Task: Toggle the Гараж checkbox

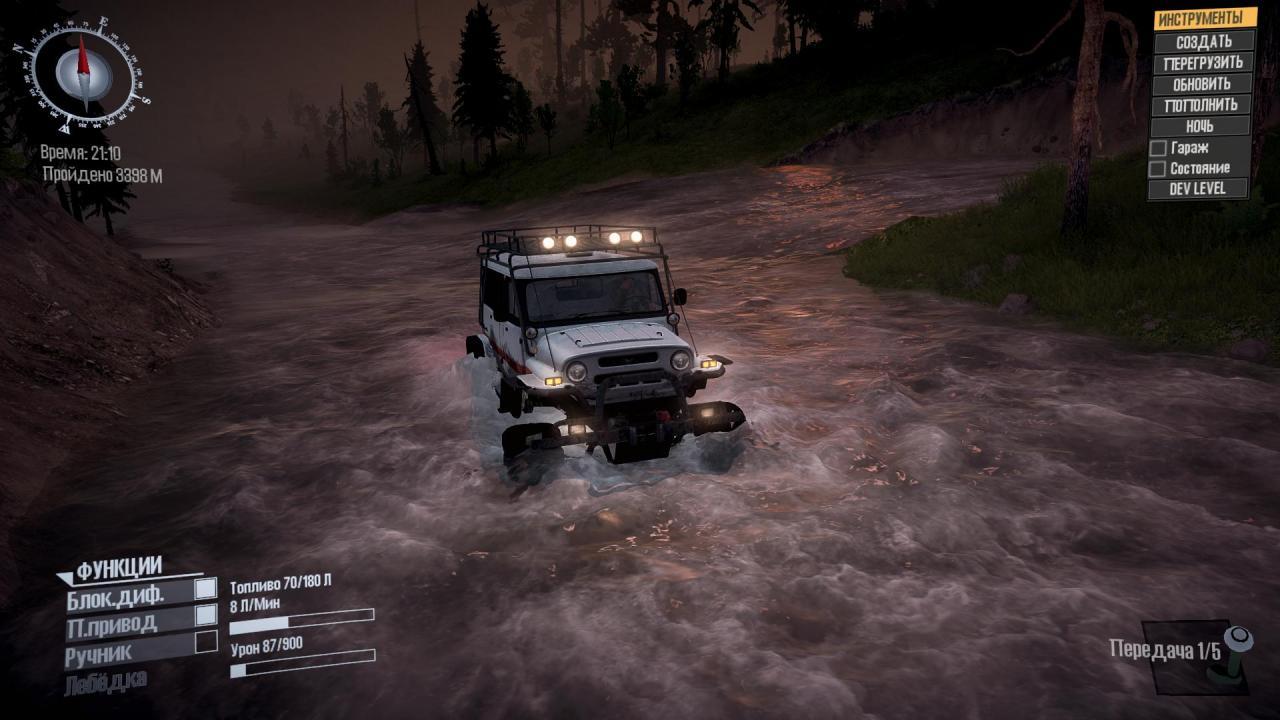Action: (x=1158, y=148)
